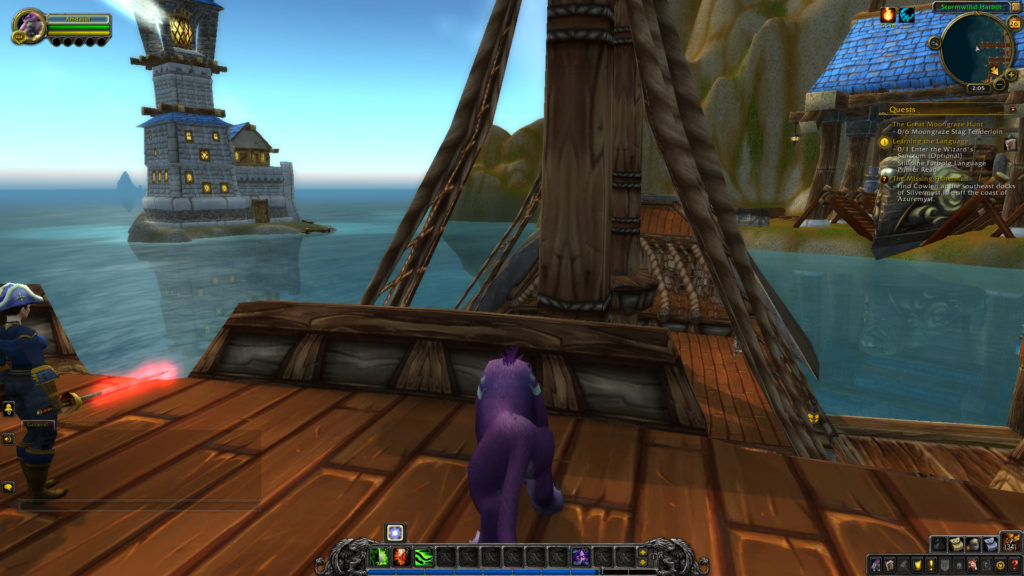Activate the purple cat form ability on action bar

[580, 556]
